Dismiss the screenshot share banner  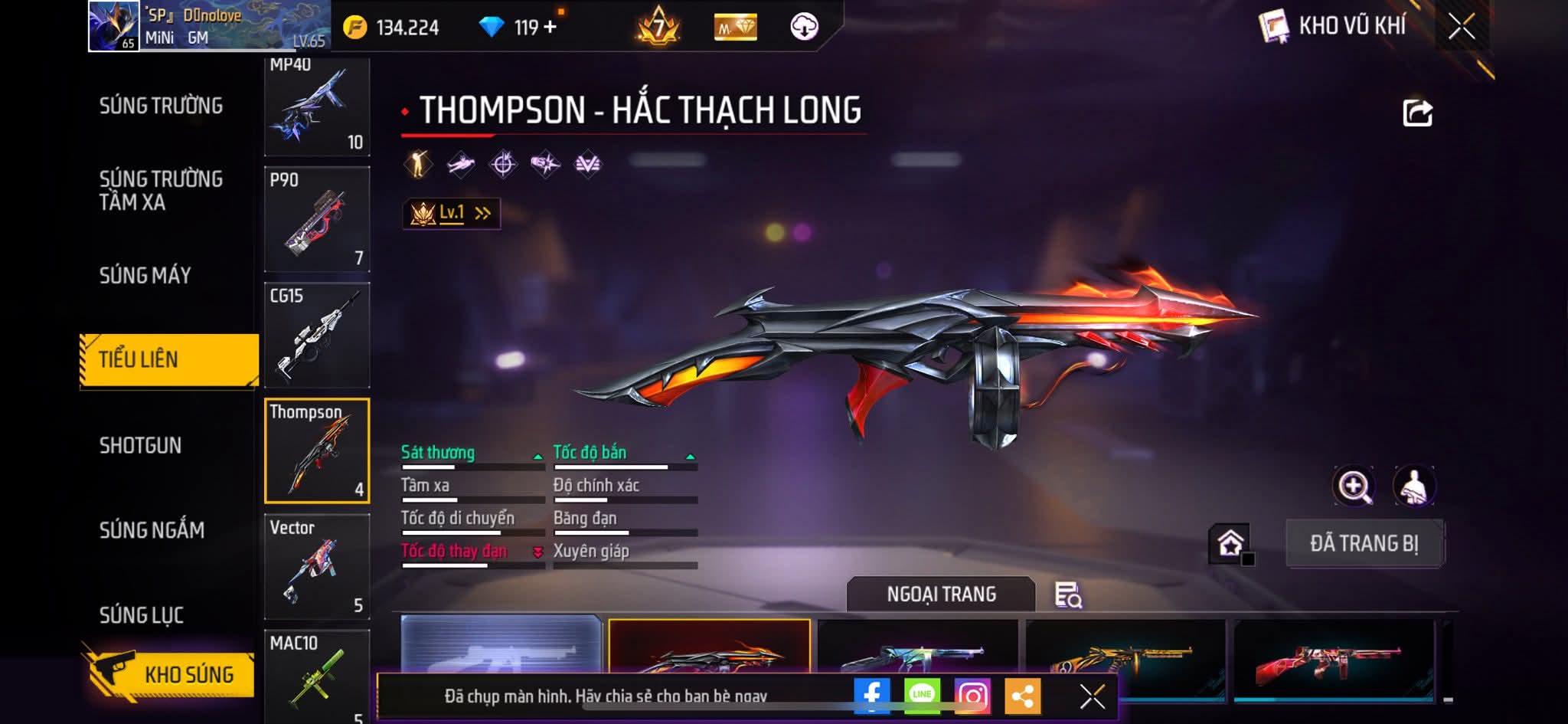click(1092, 696)
